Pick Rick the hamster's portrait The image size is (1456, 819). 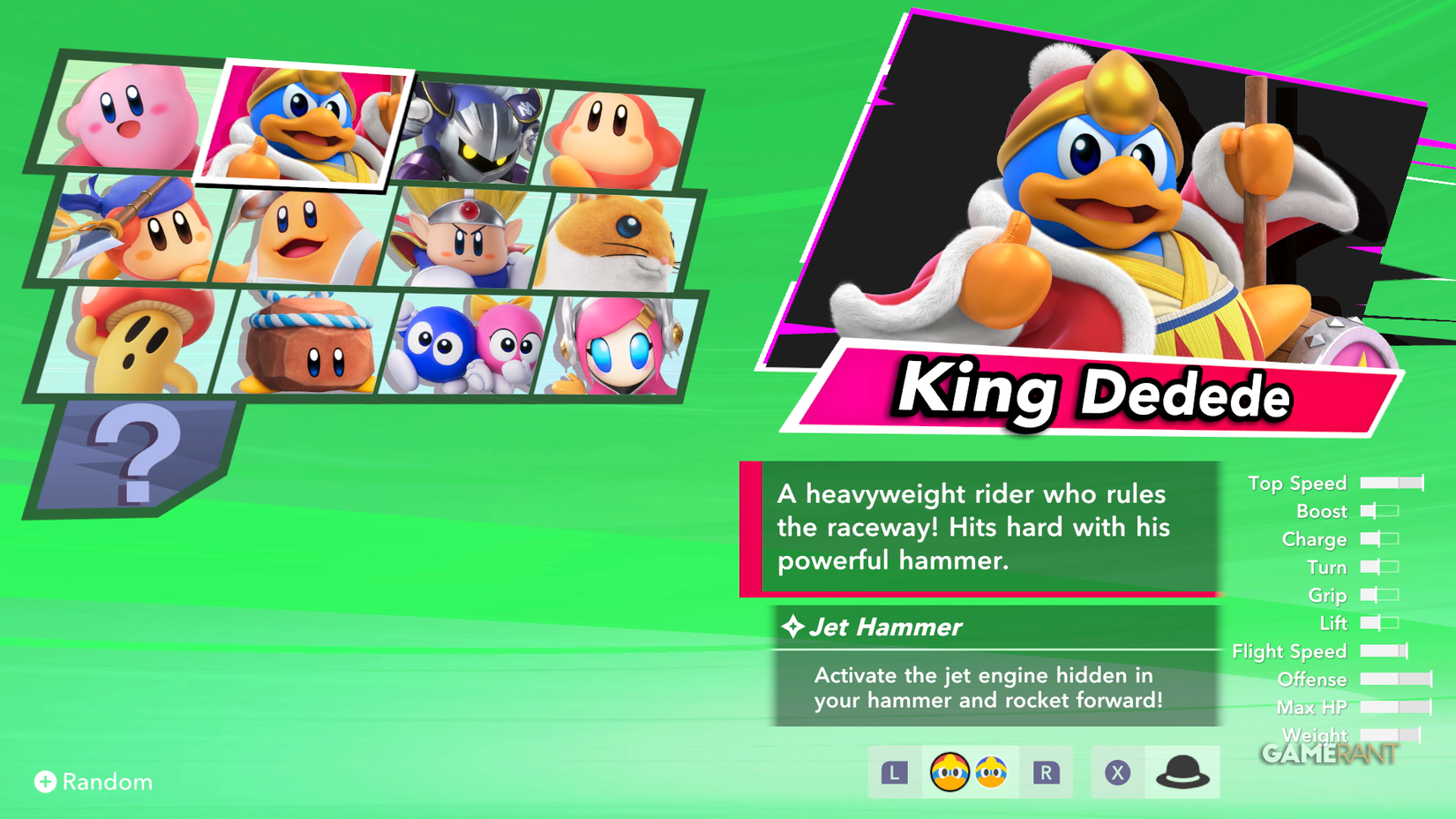click(622, 240)
